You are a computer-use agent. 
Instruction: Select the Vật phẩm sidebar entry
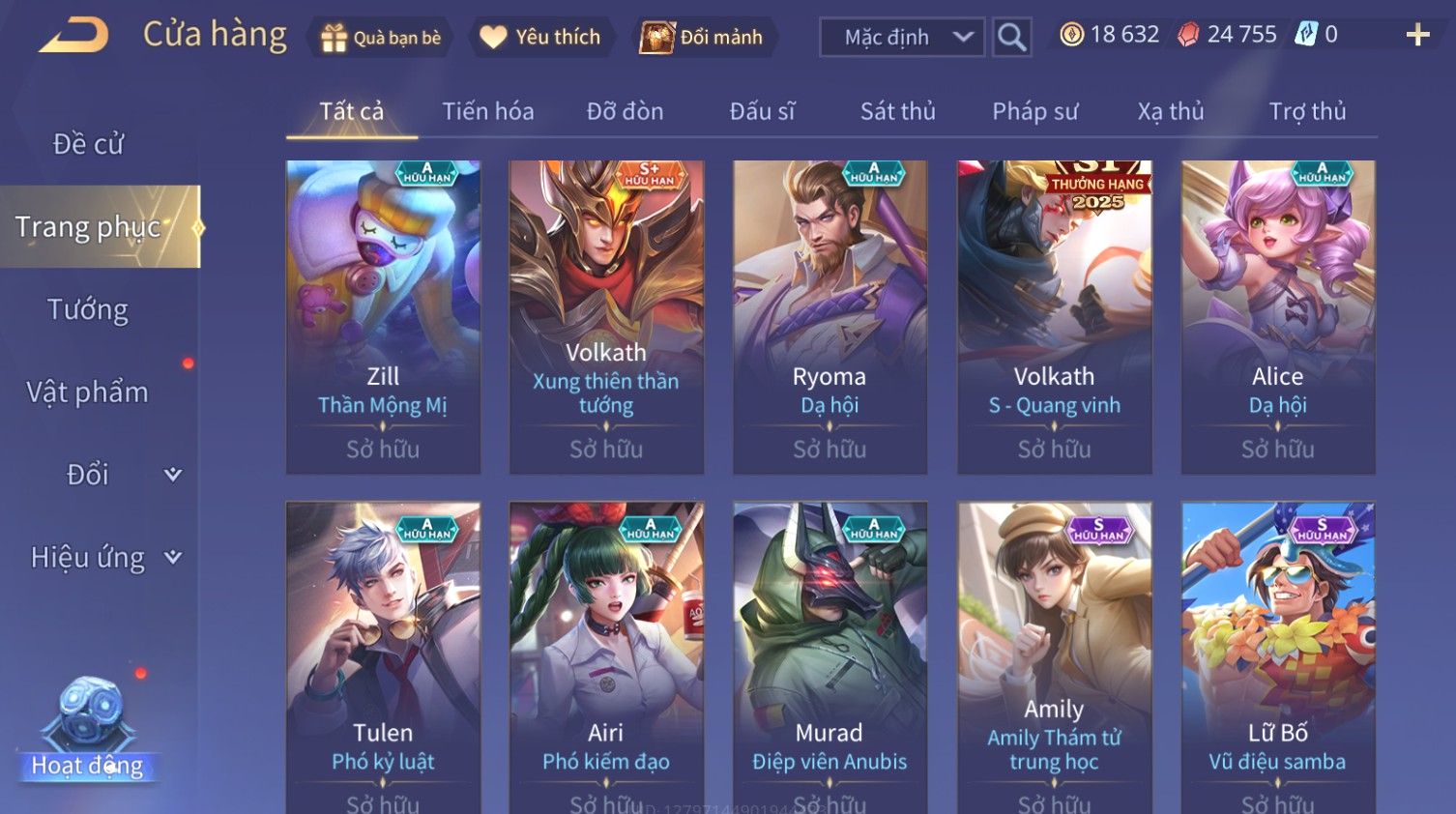tap(88, 392)
